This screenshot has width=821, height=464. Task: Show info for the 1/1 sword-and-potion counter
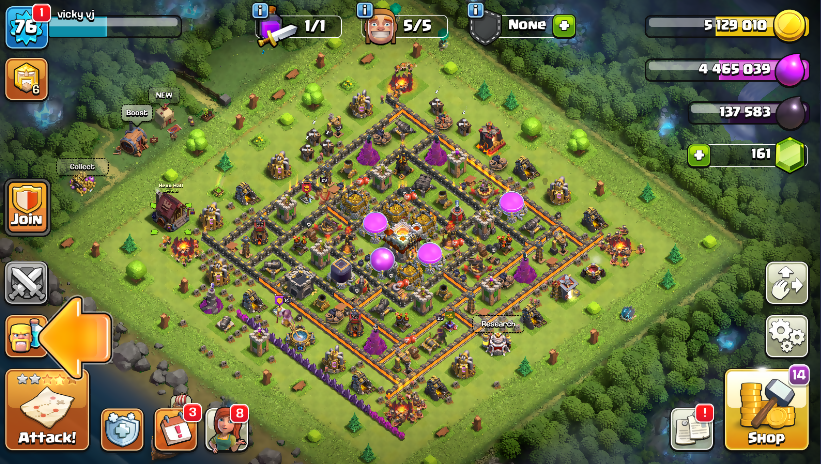(x=262, y=10)
